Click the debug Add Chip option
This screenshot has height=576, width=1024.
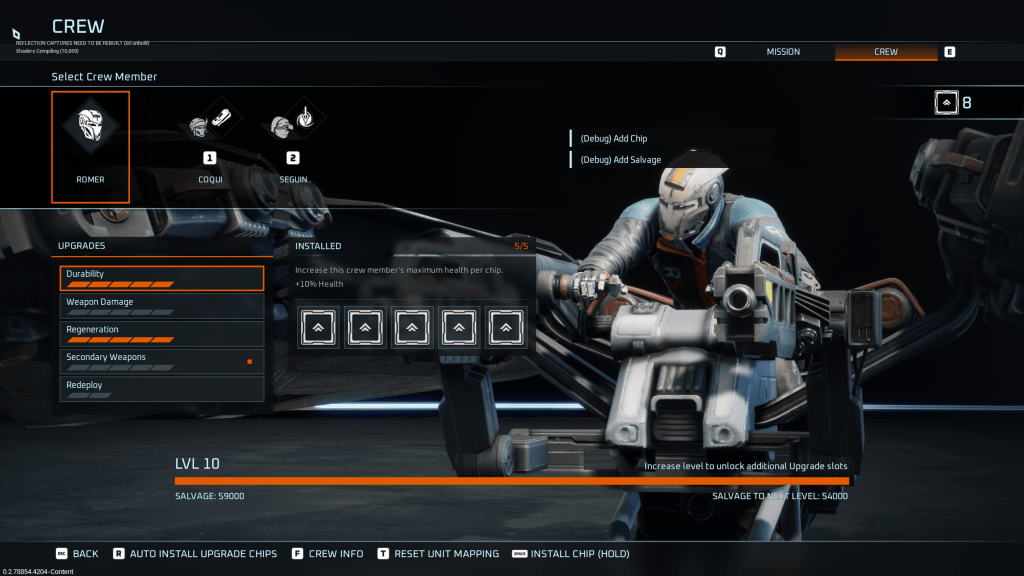click(614, 139)
